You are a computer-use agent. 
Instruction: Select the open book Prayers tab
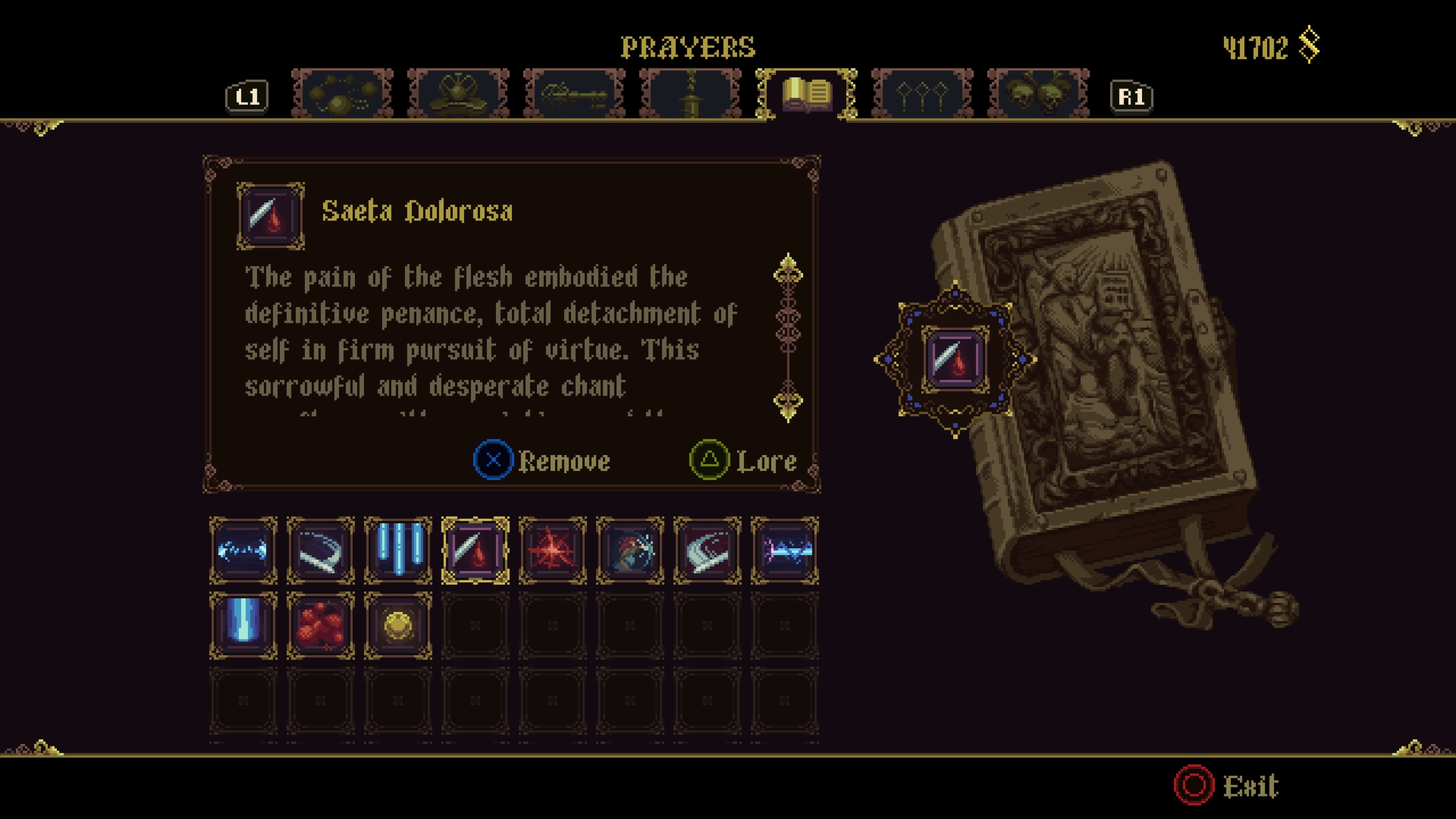tap(806, 93)
